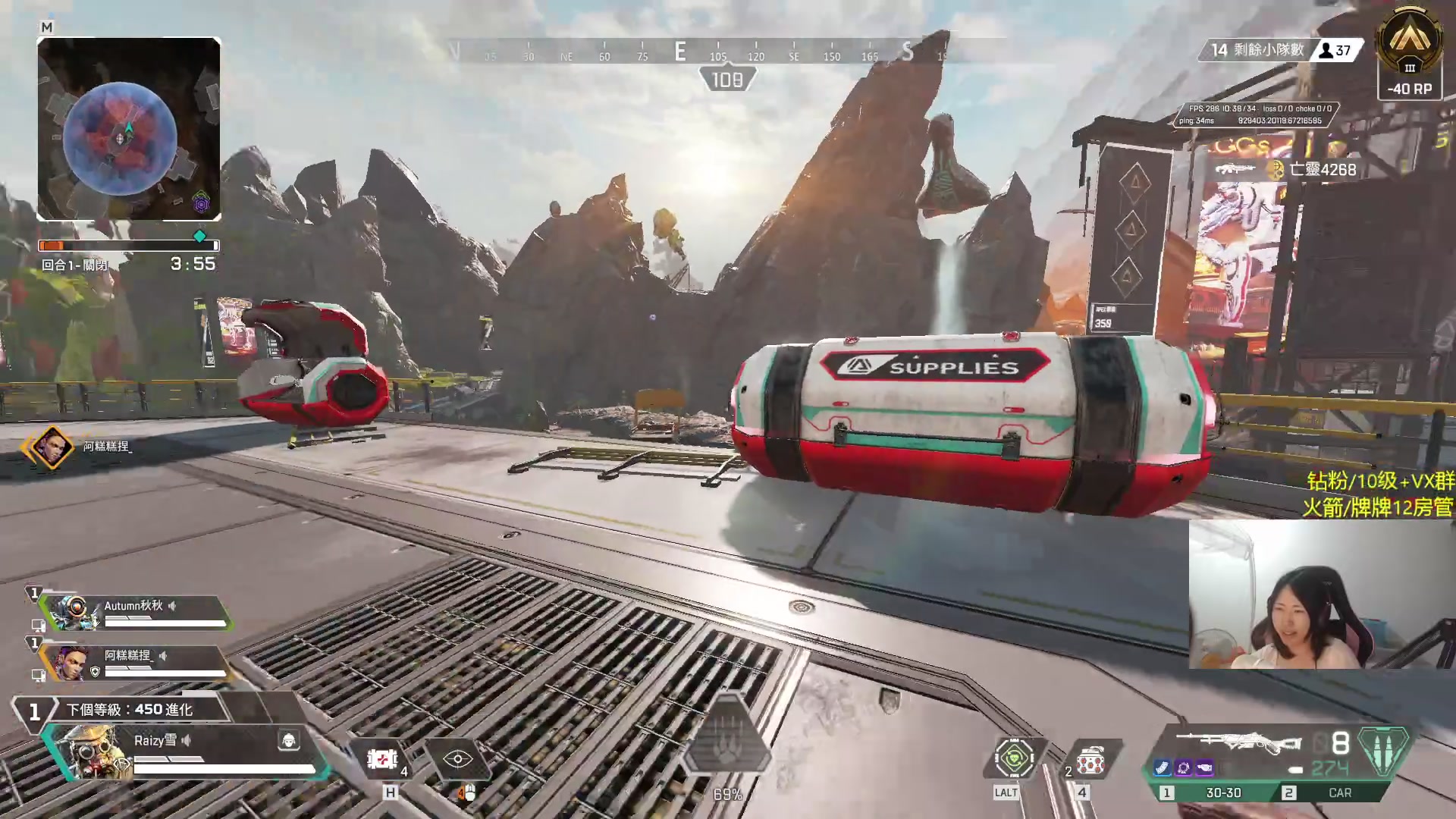Select teammate Autumn秋秋's squad row

(x=136, y=612)
